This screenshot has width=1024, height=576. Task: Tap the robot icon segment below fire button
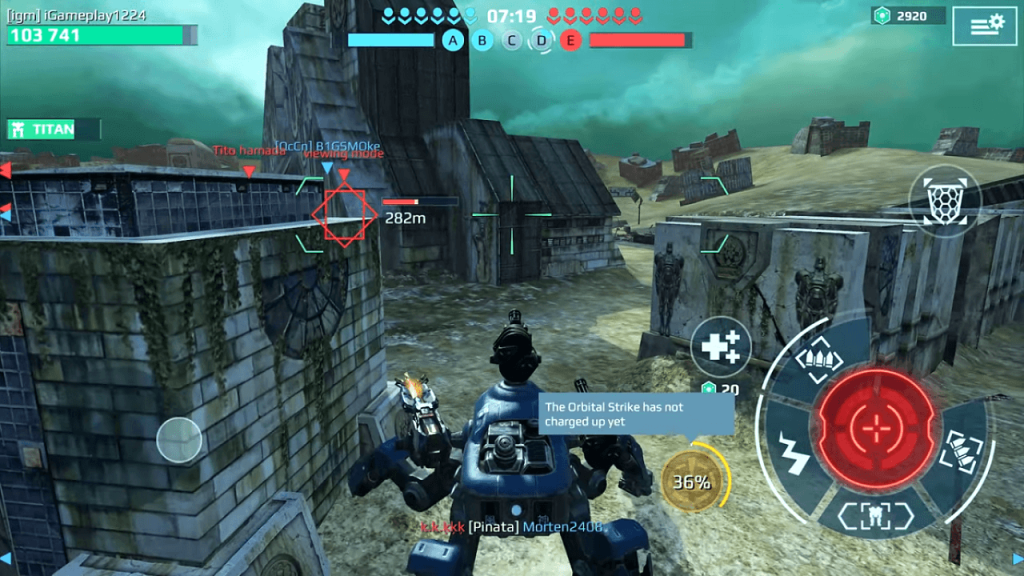coord(878,514)
